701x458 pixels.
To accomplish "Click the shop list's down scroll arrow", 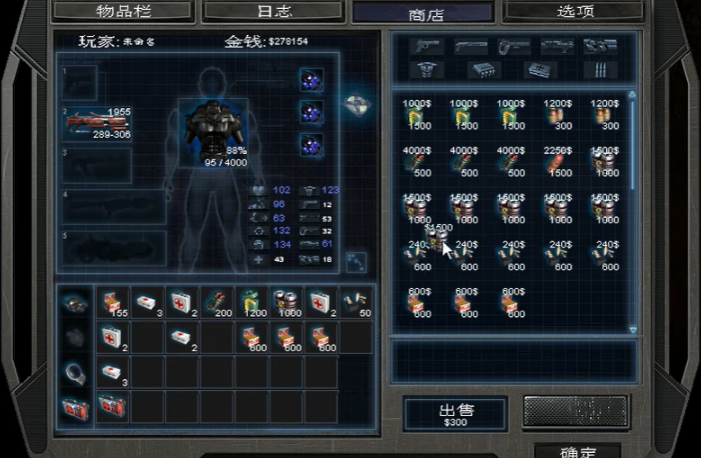I will coord(632,328).
